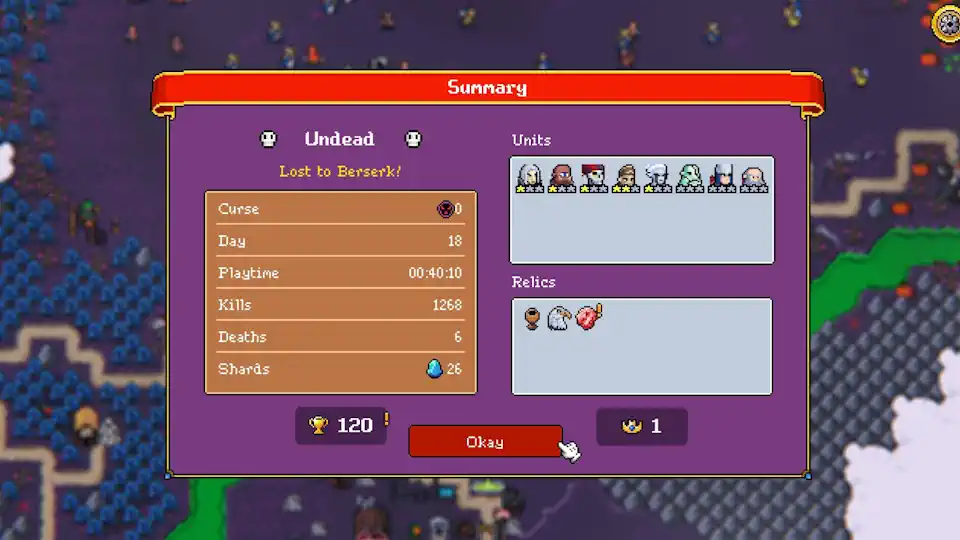The image size is (960, 540).
Task: Select the pale spiky white-haired unit
Action: point(658,177)
